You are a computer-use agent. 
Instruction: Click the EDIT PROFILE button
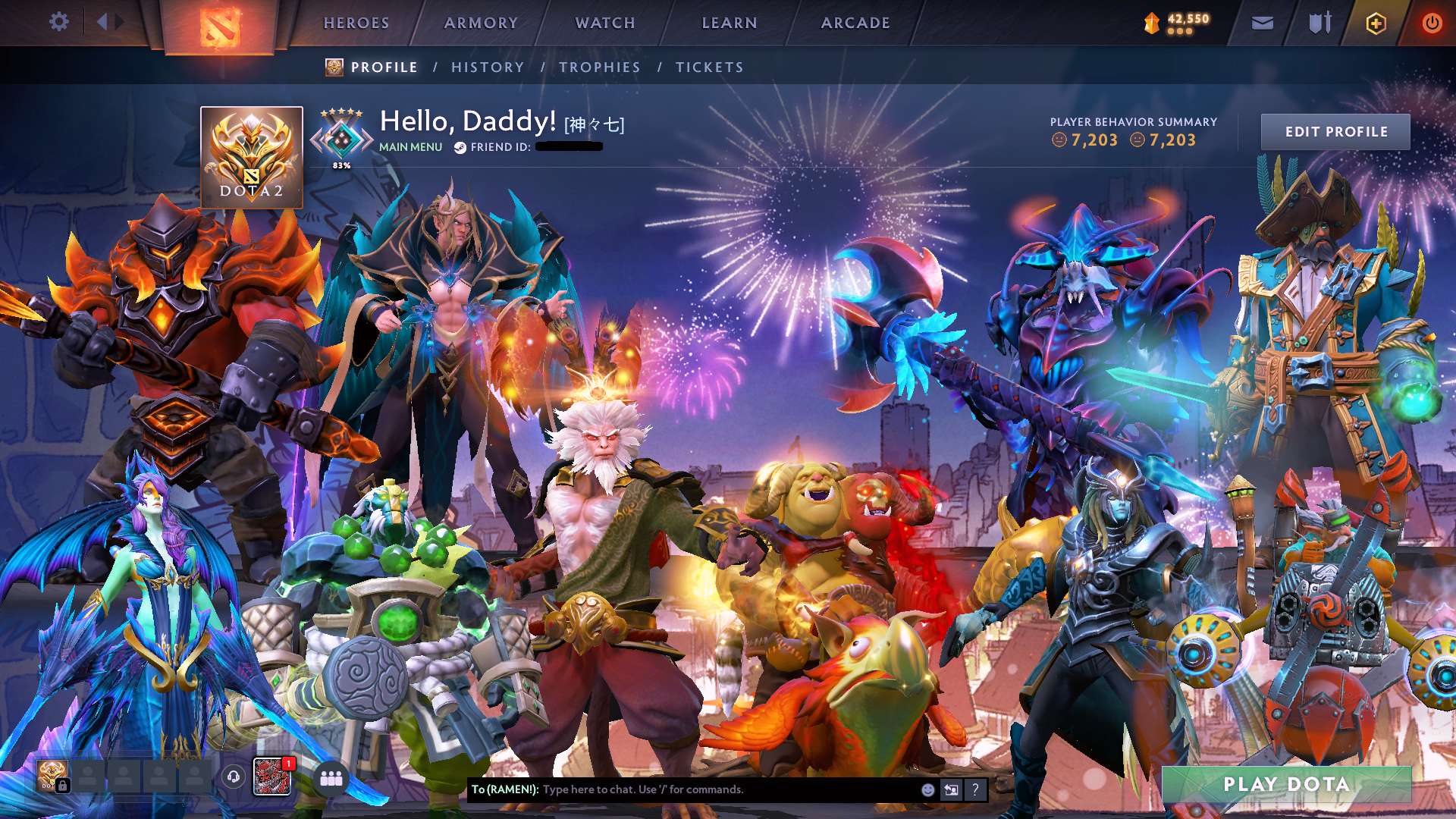tap(1335, 131)
